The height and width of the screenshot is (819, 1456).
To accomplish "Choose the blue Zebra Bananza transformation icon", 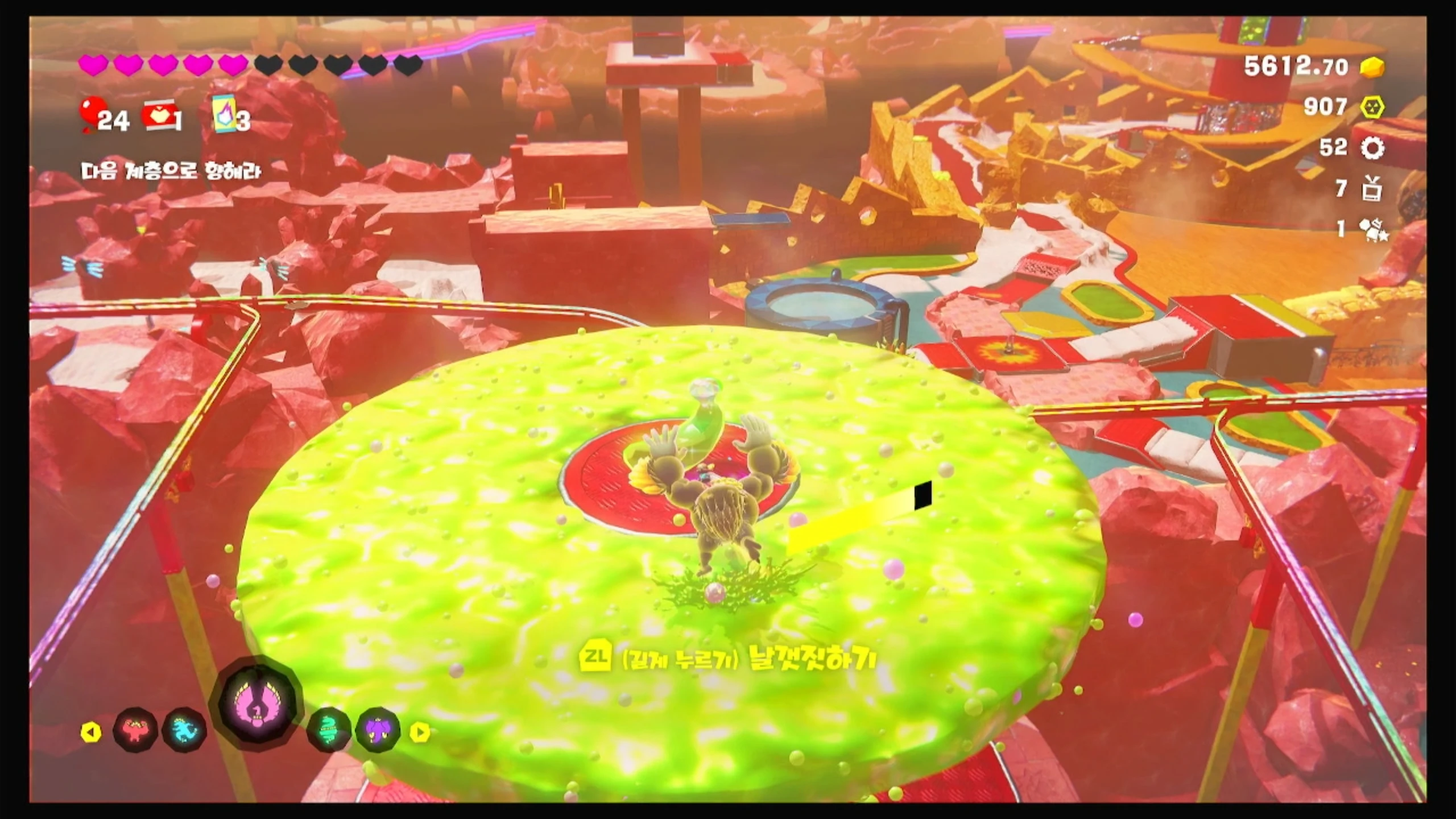I will coord(184,730).
